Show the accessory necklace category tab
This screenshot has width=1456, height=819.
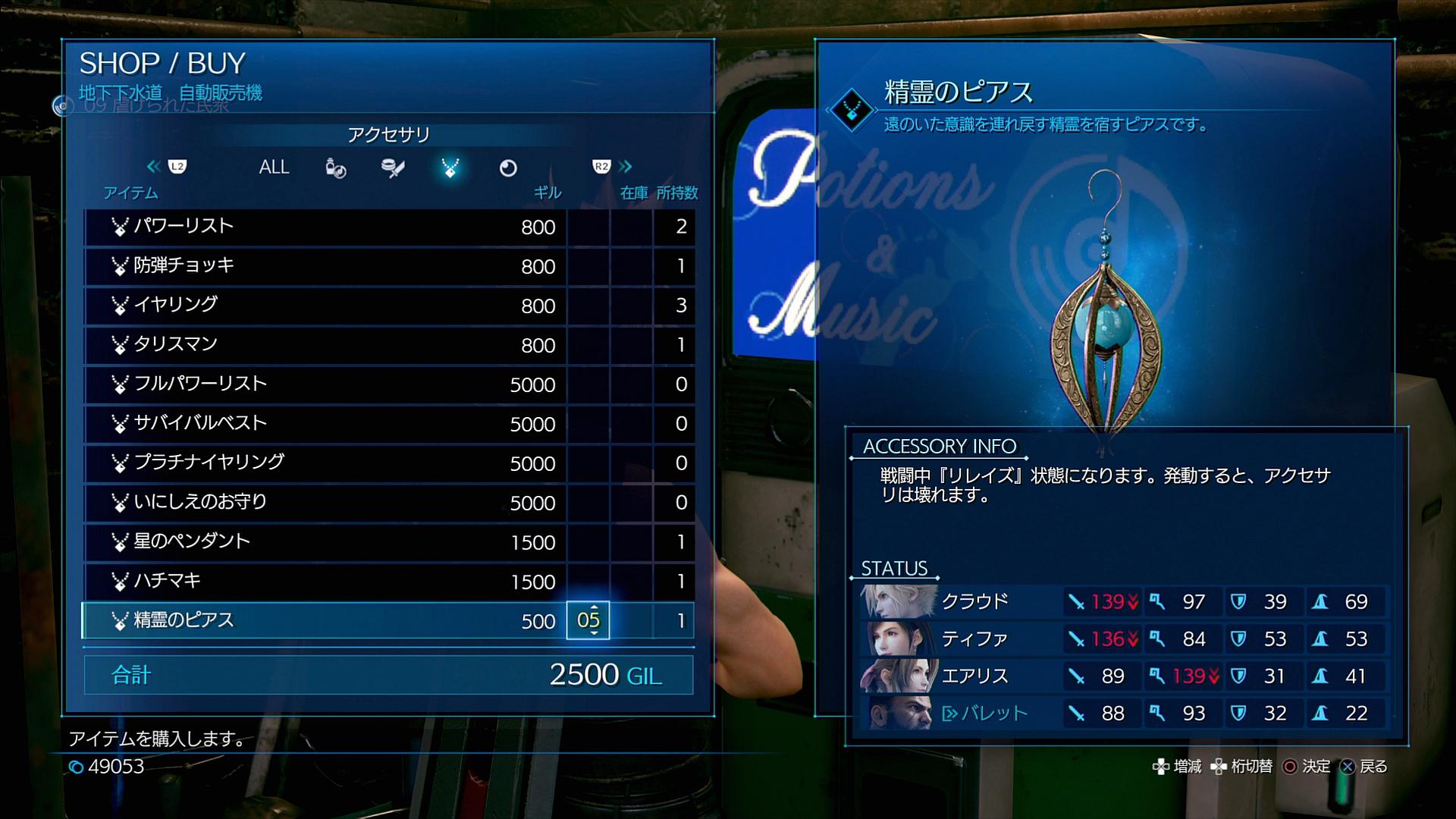[450, 168]
